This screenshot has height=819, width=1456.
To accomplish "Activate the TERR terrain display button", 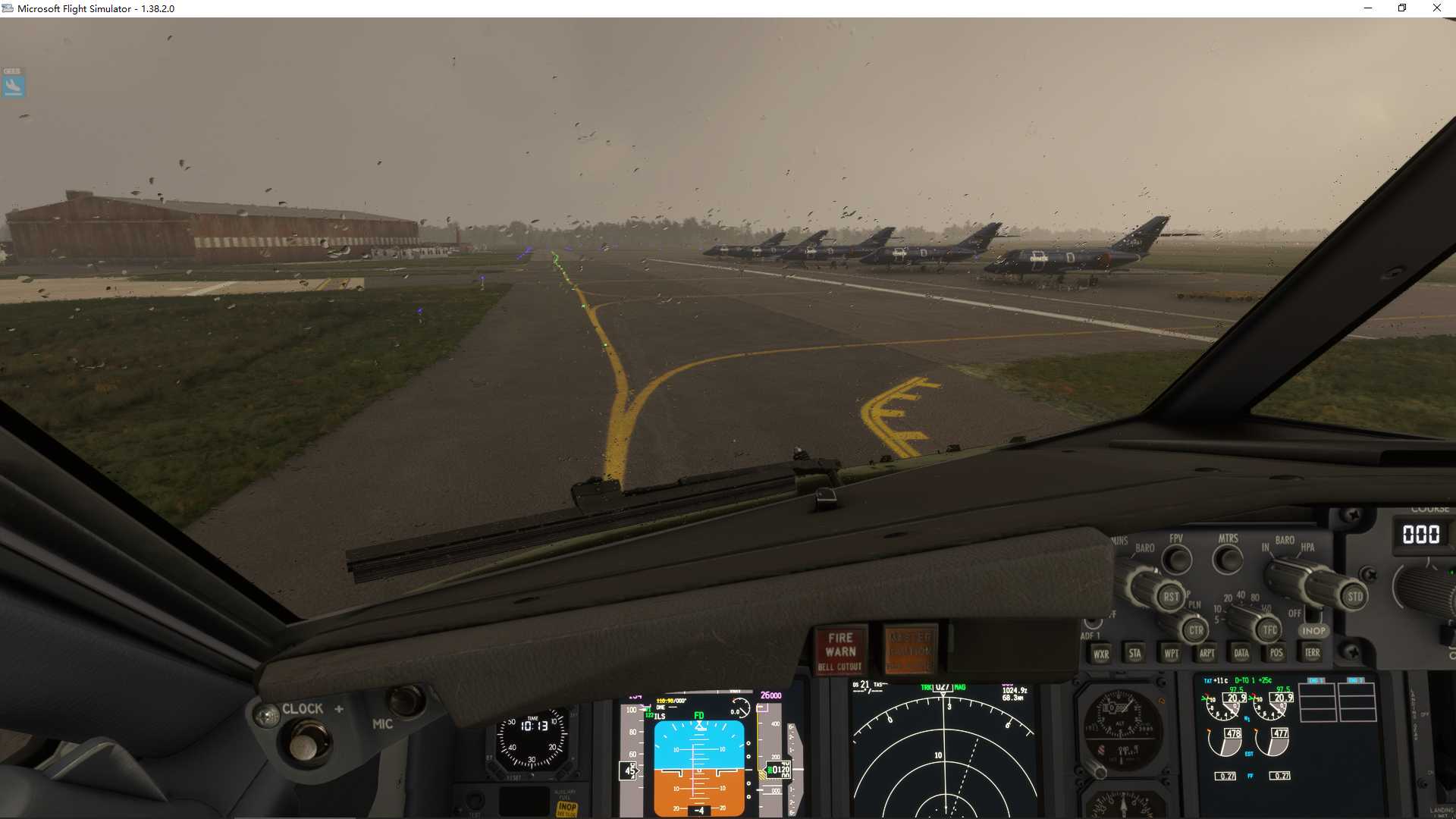I will tap(1313, 652).
